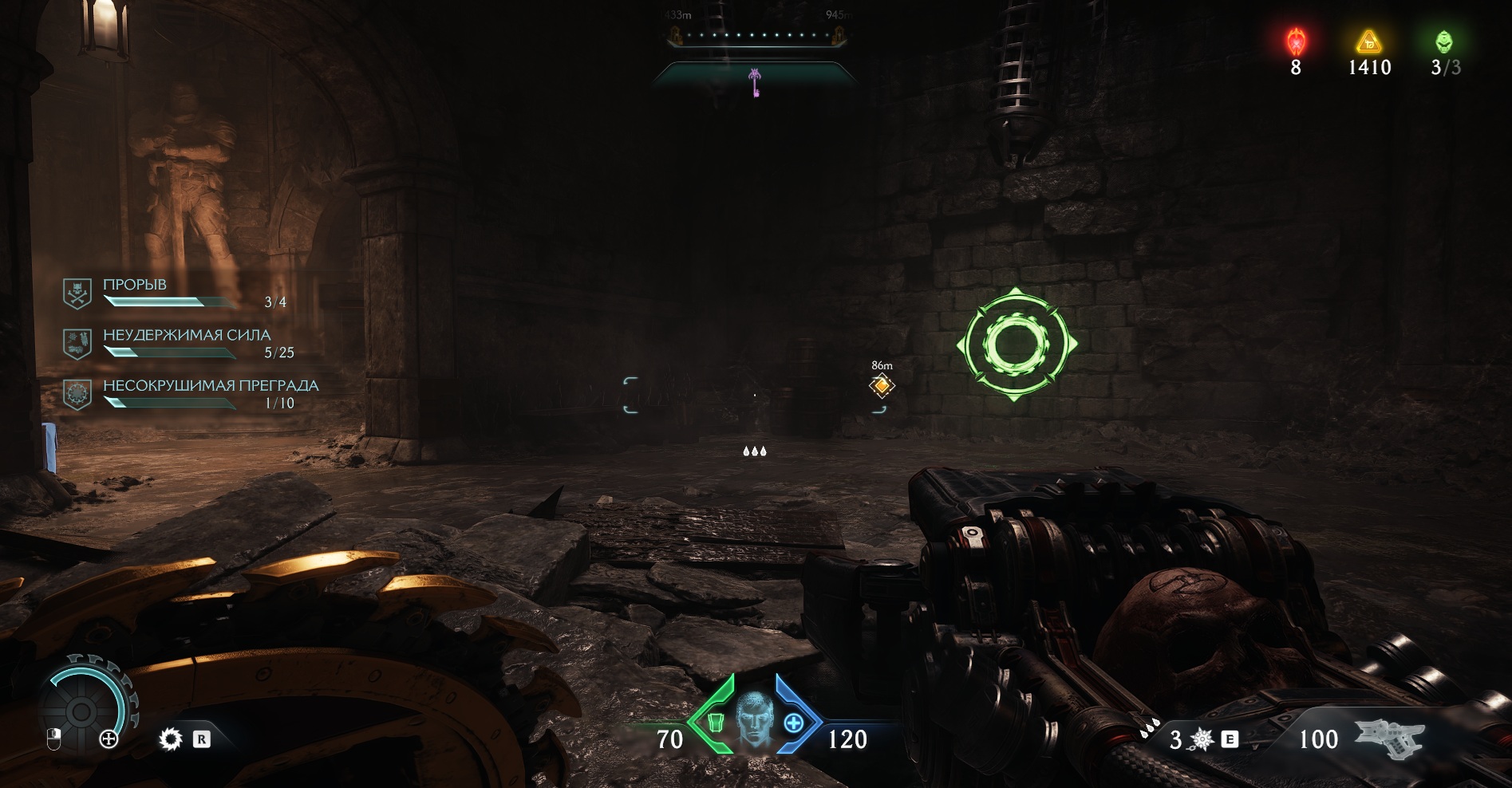
Task: Open the Неудержимая сила challenge entry
Action: coord(186,343)
